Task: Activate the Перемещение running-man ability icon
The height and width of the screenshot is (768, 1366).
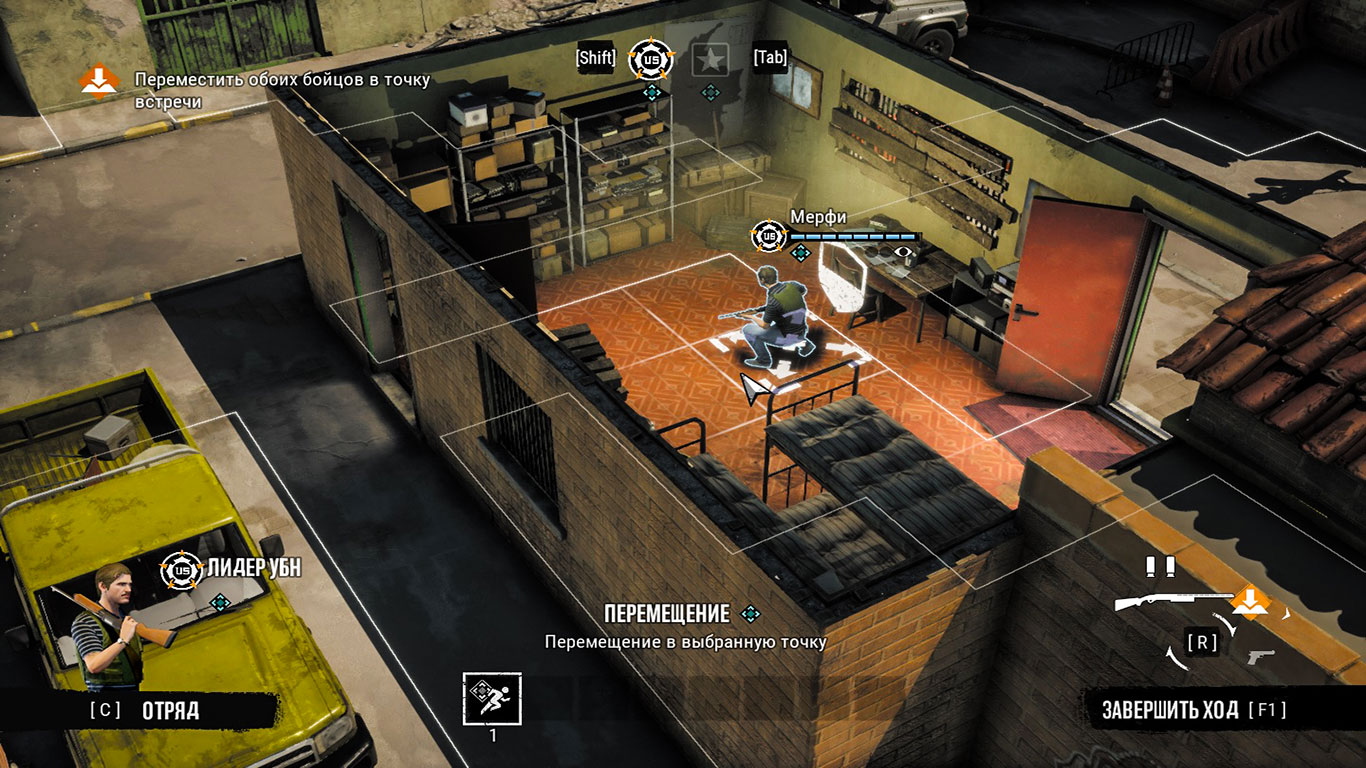Action: [x=492, y=698]
